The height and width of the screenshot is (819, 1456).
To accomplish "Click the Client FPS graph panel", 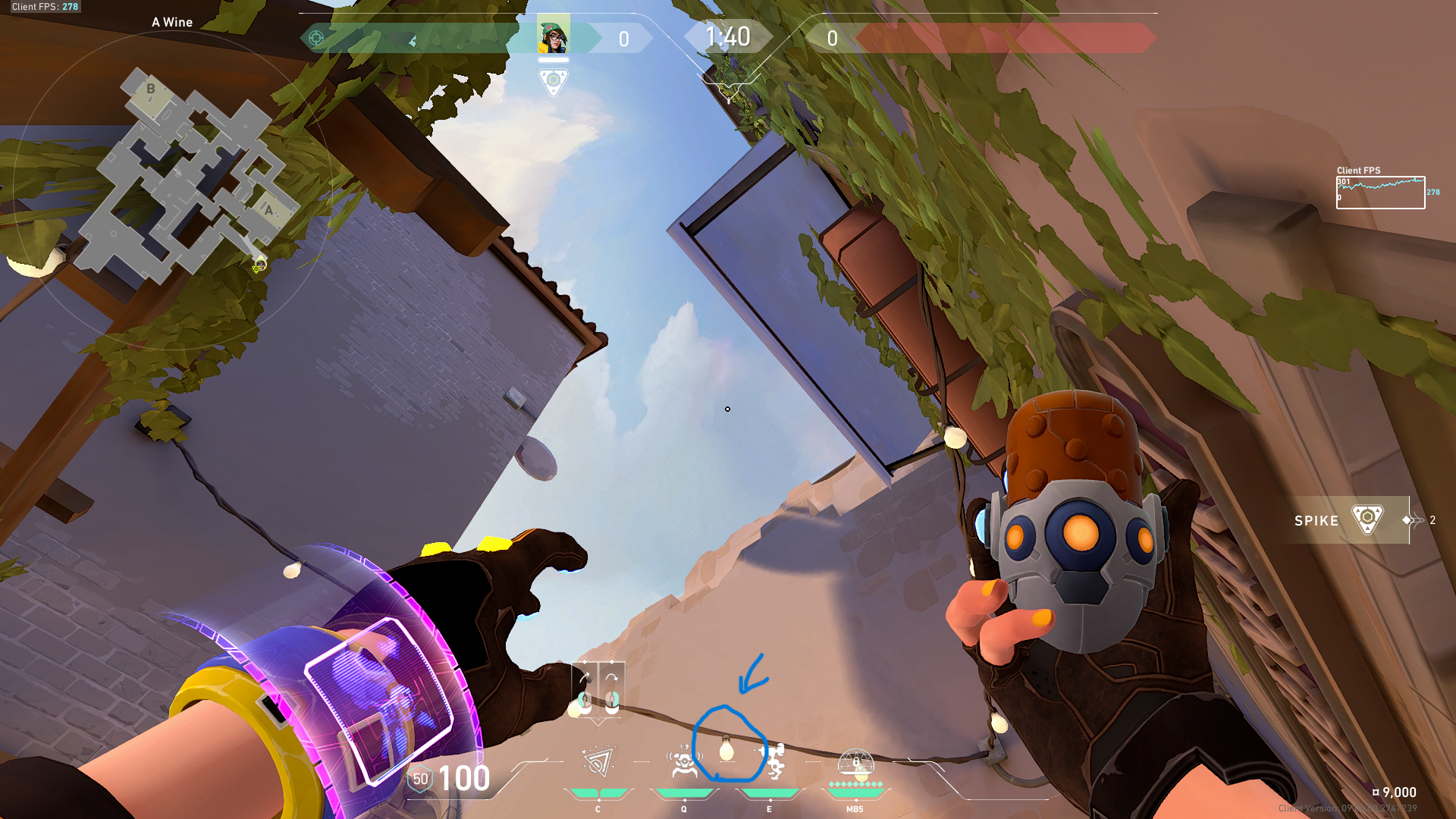I will pos(1380,193).
